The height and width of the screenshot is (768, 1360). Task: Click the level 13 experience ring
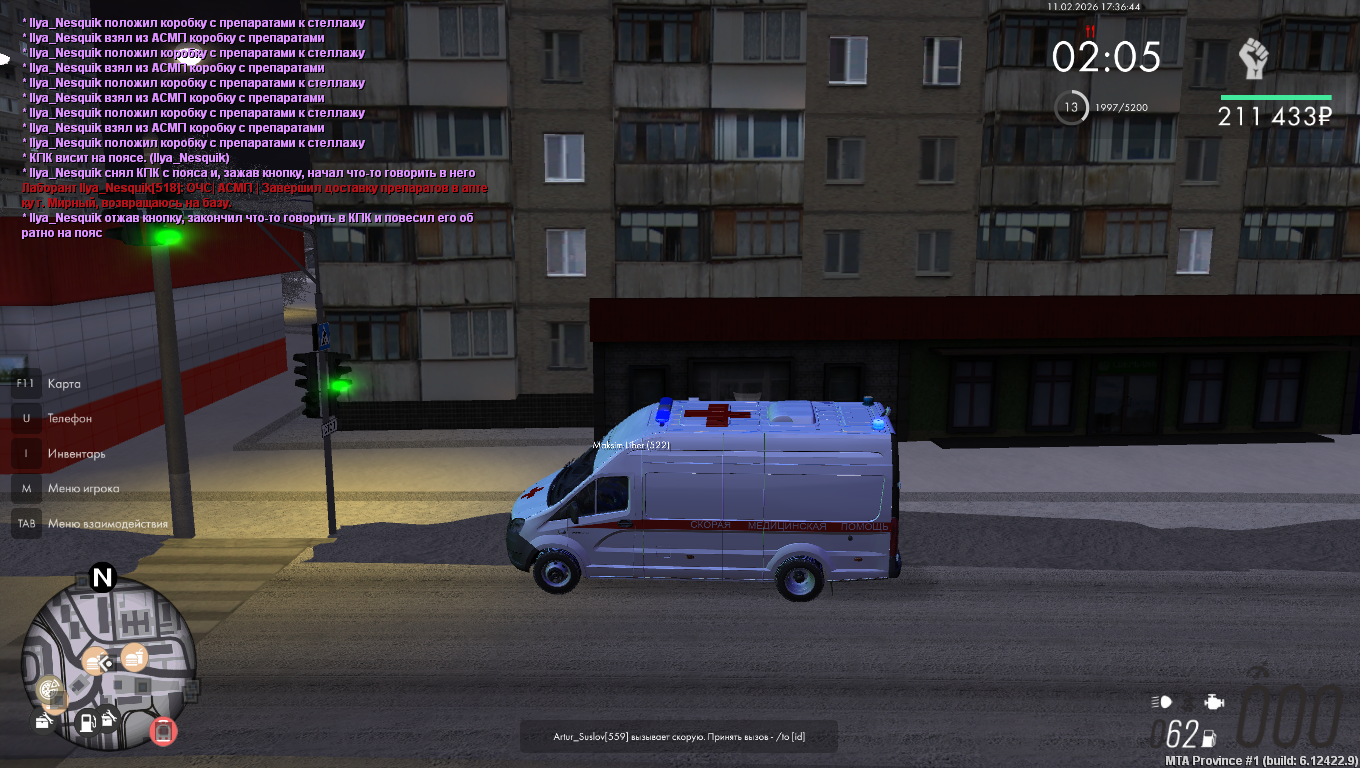[1071, 107]
